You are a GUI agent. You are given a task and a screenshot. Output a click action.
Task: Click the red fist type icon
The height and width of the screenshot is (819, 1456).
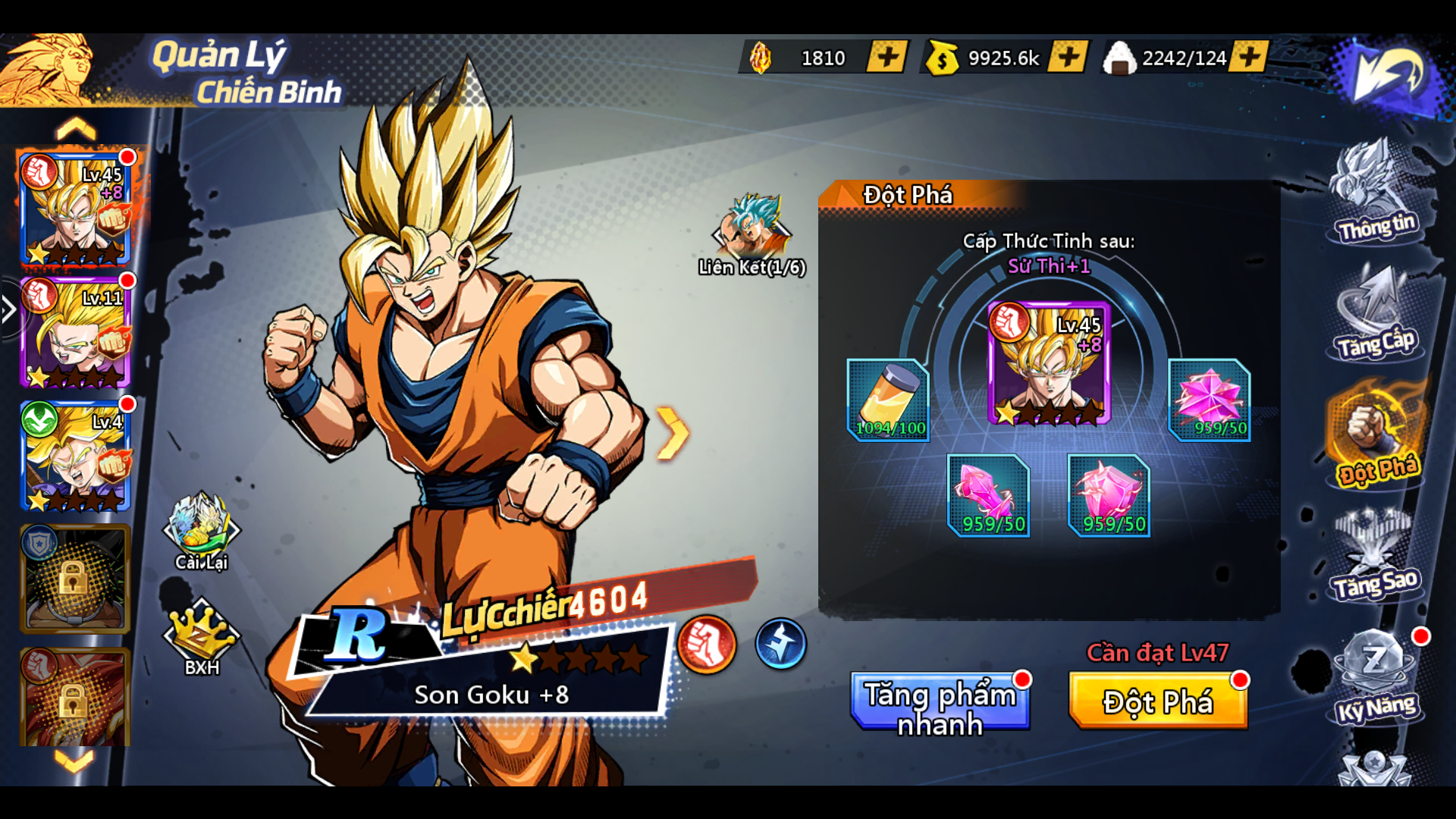(707, 645)
